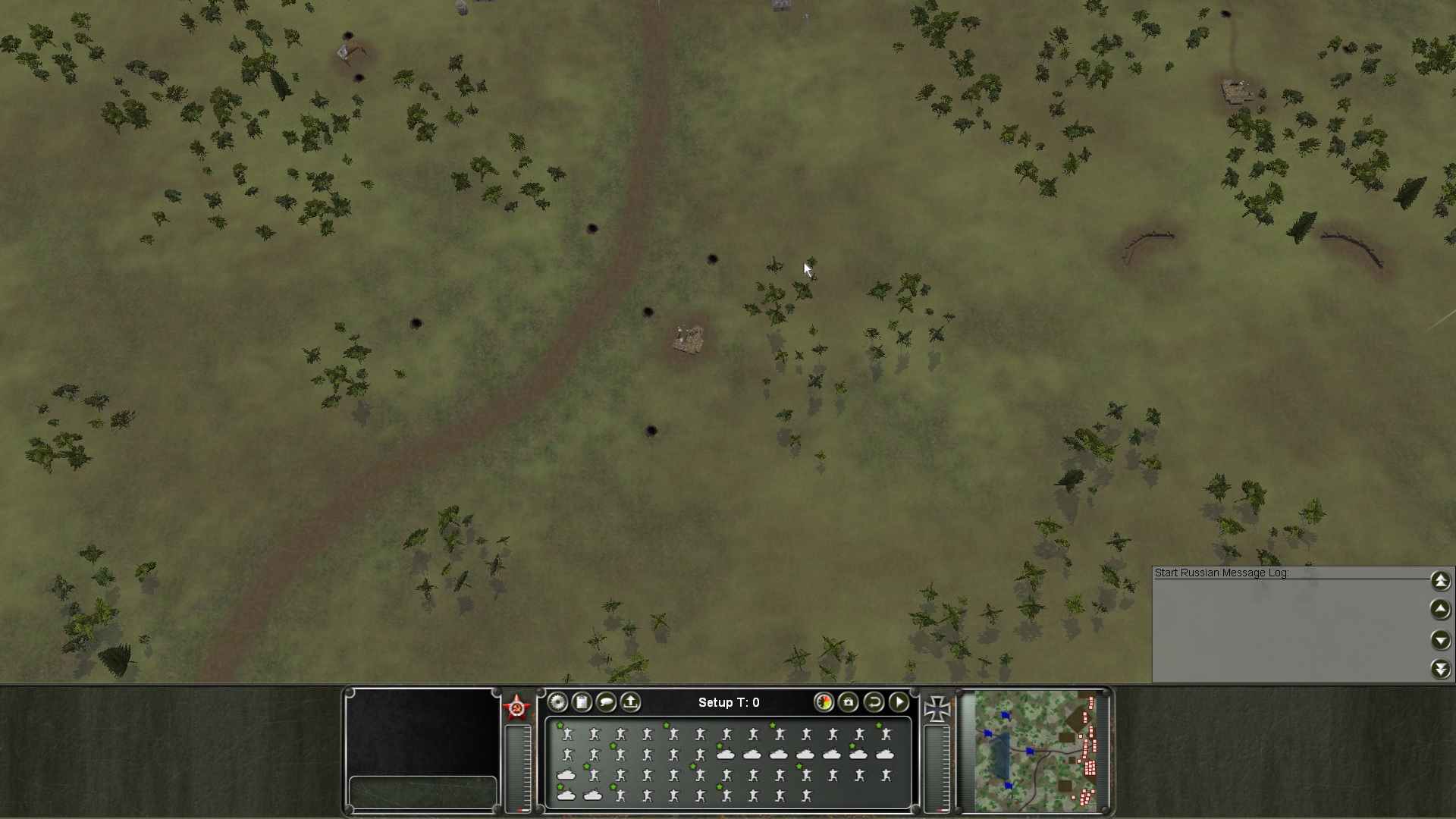Click the German iron cross emblem
Screen dimensions: 1456x819
pyautogui.click(x=937, y=709)
